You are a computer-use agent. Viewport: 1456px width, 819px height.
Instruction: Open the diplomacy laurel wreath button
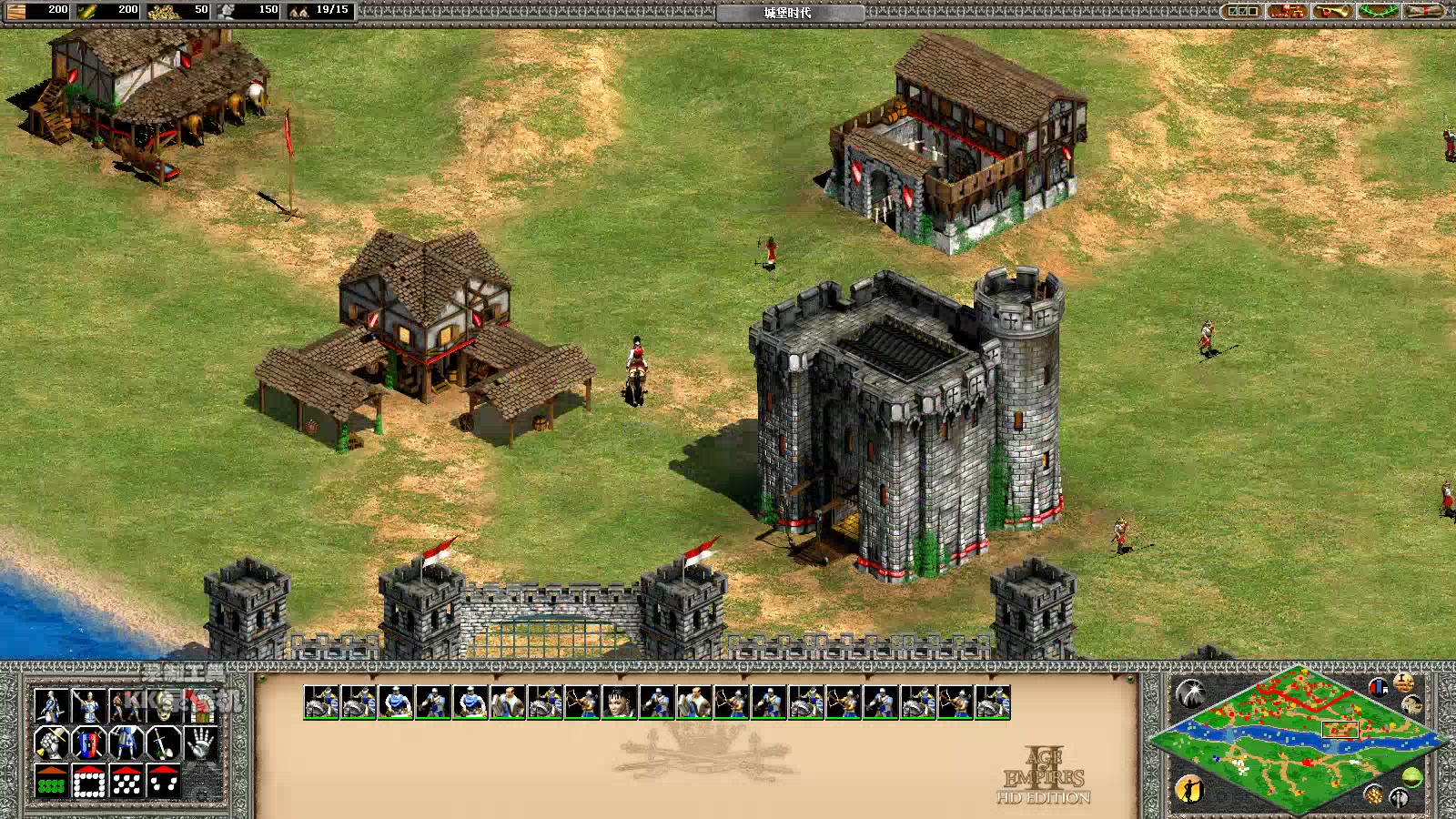1378,11
